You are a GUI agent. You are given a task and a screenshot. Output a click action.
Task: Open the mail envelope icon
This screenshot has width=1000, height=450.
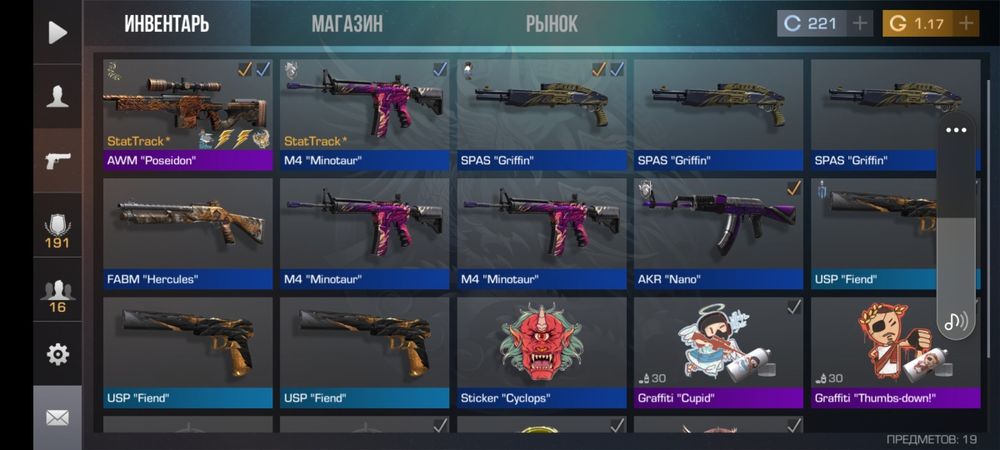(57, 417)
